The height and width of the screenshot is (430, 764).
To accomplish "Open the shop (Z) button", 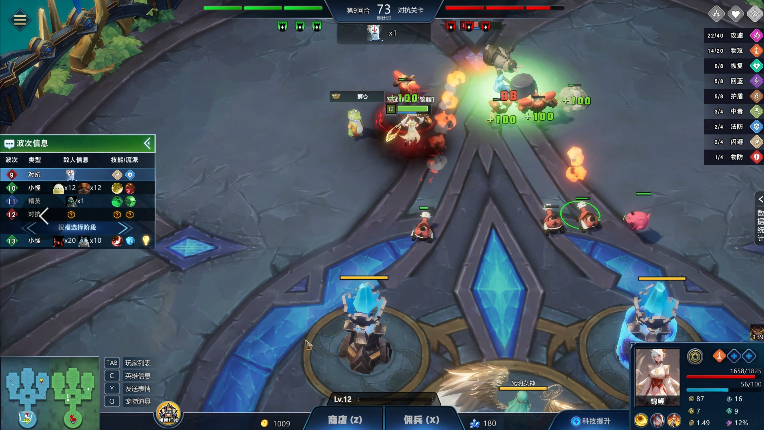I will click(344, 421).
